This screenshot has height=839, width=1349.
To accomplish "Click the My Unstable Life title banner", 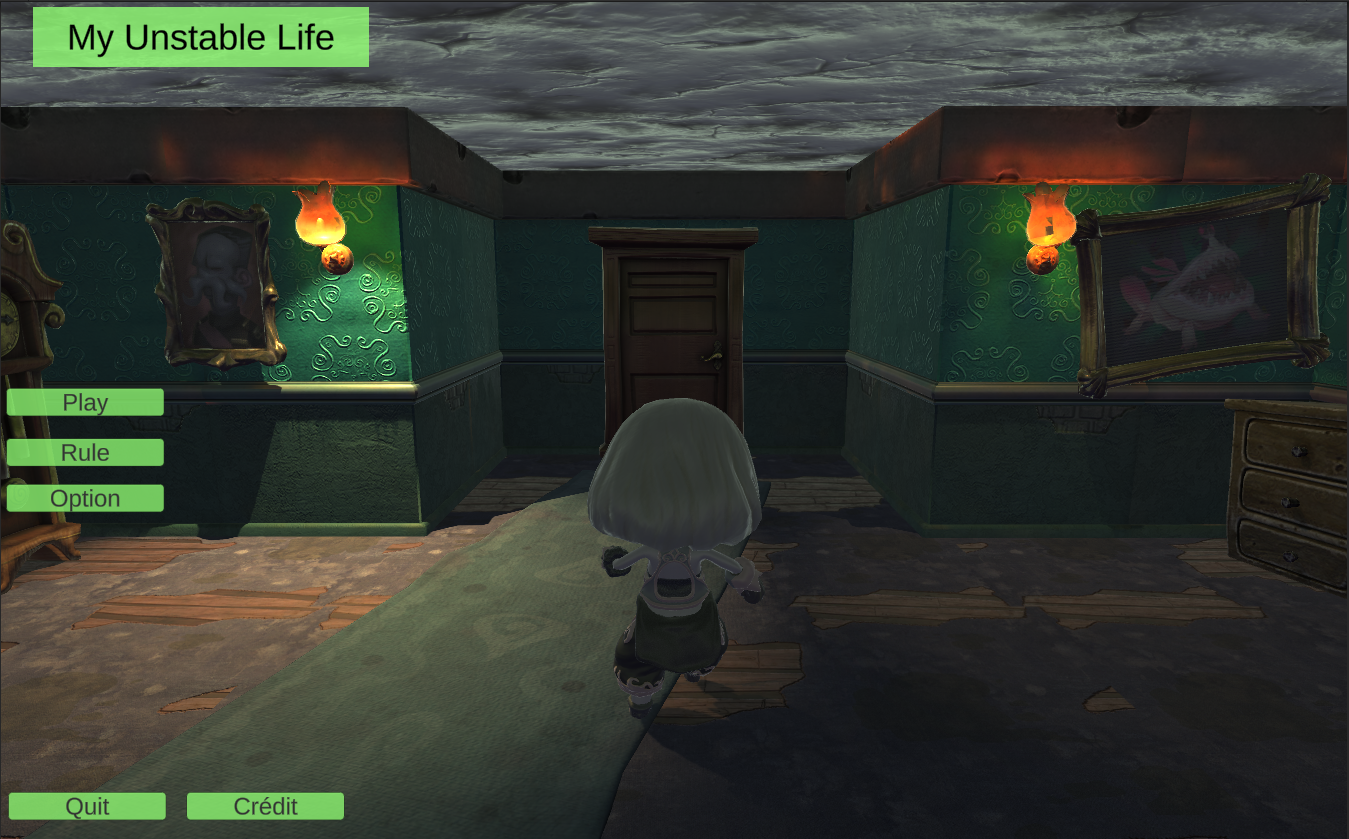I will tap(199, 36).
